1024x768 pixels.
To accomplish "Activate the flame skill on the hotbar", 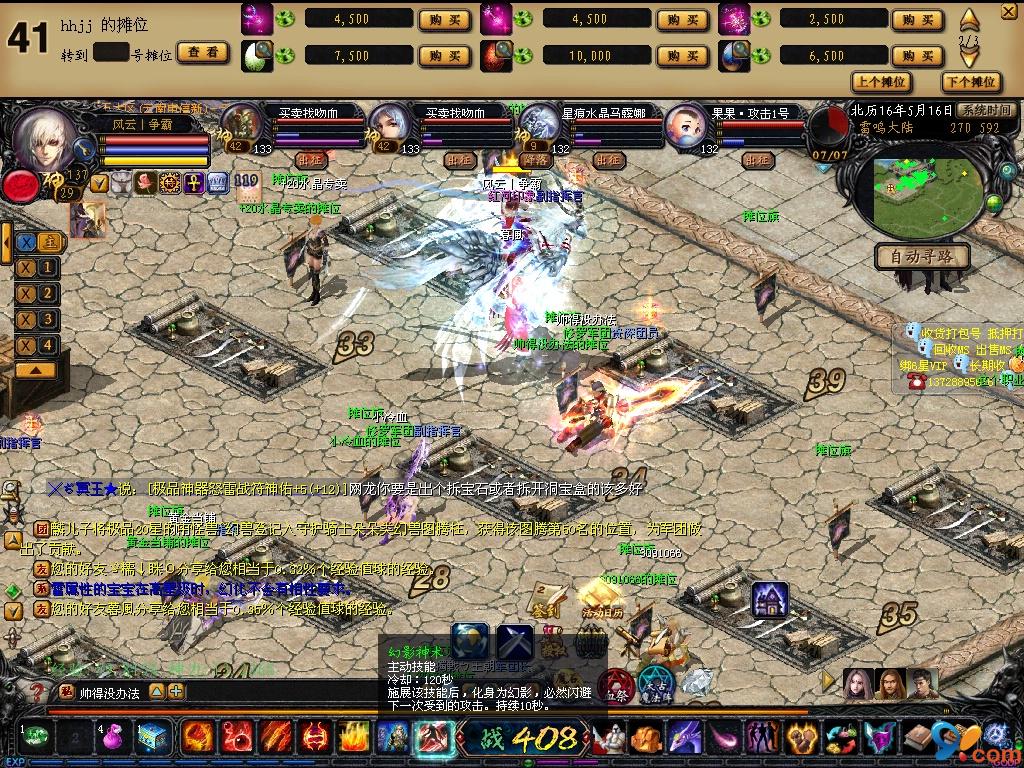I will (x=353, y=738).
